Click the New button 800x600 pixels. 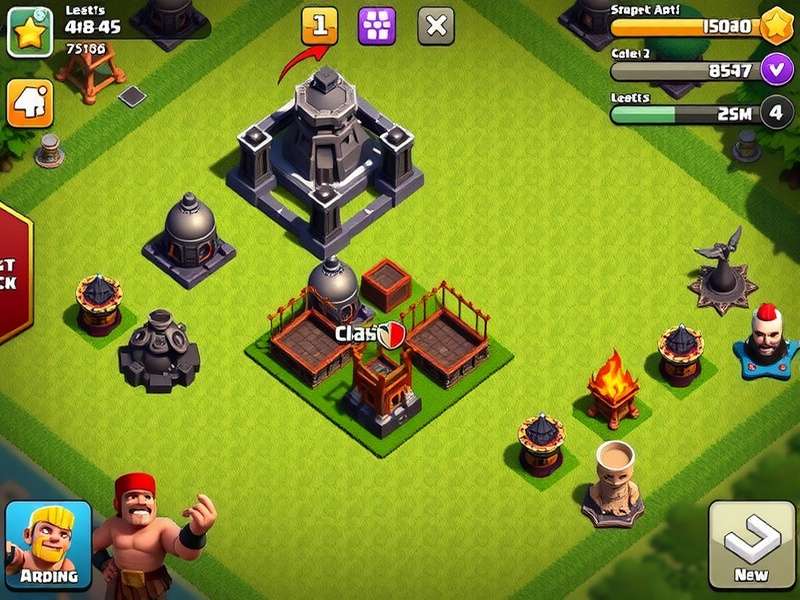(751, 545)
